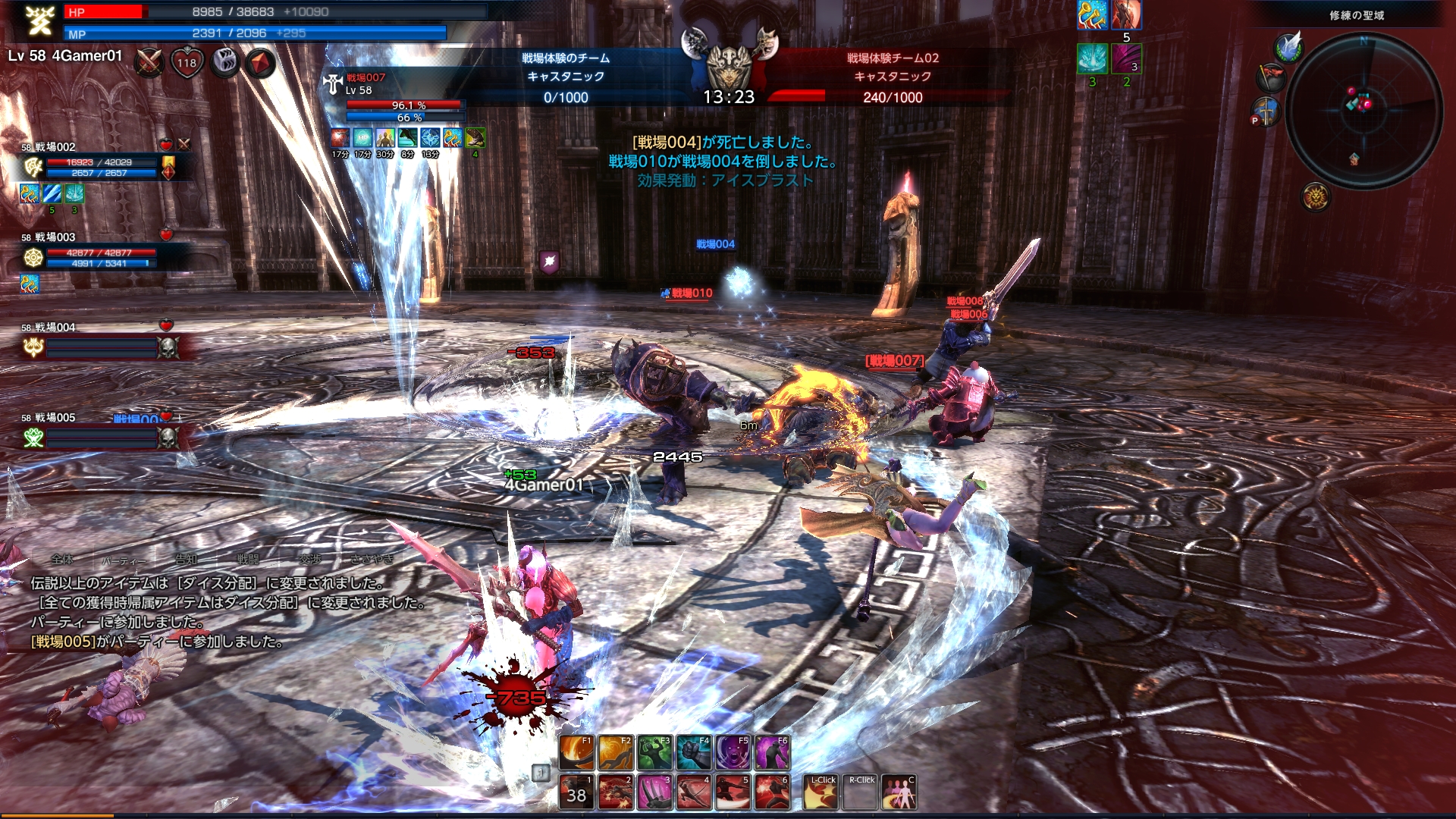Cast the purple screaming face skill
This screenshot has height=819, width=1456.
click(x=733, y=752)
